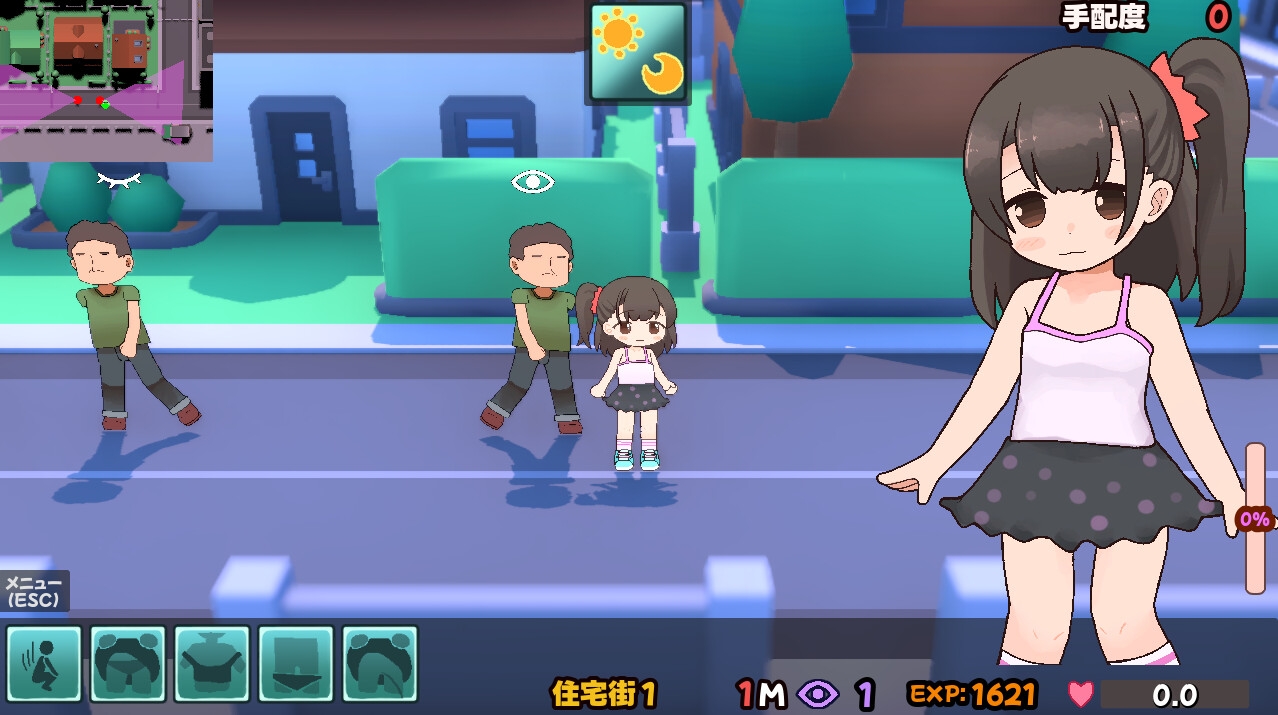The image size is (1278, 715).
Task: Toggle the sun and moon time icon
Action: 638,53
